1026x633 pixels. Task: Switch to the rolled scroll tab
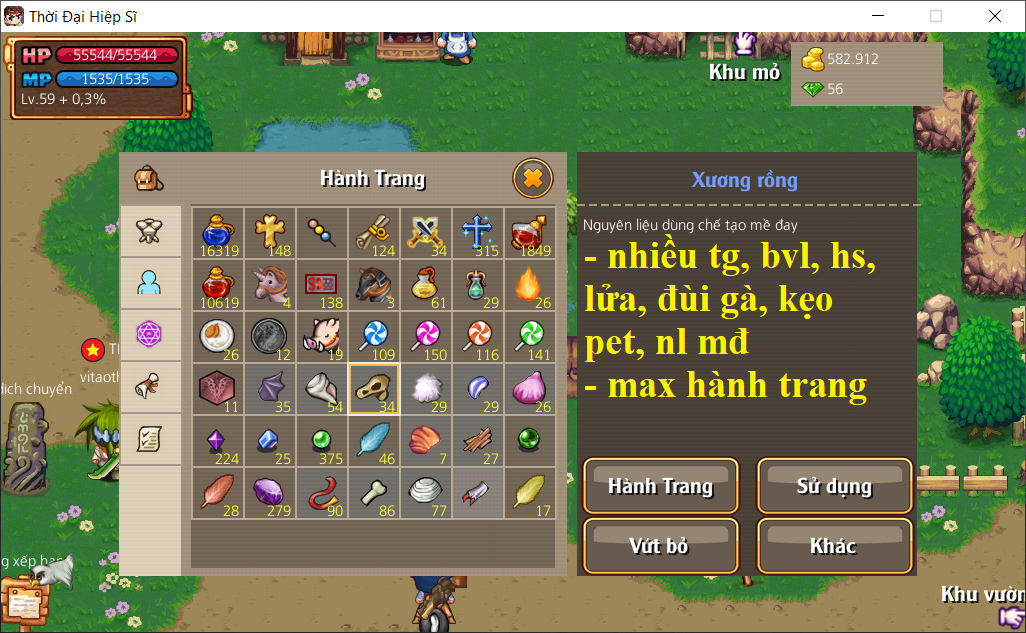pos(150,386)
